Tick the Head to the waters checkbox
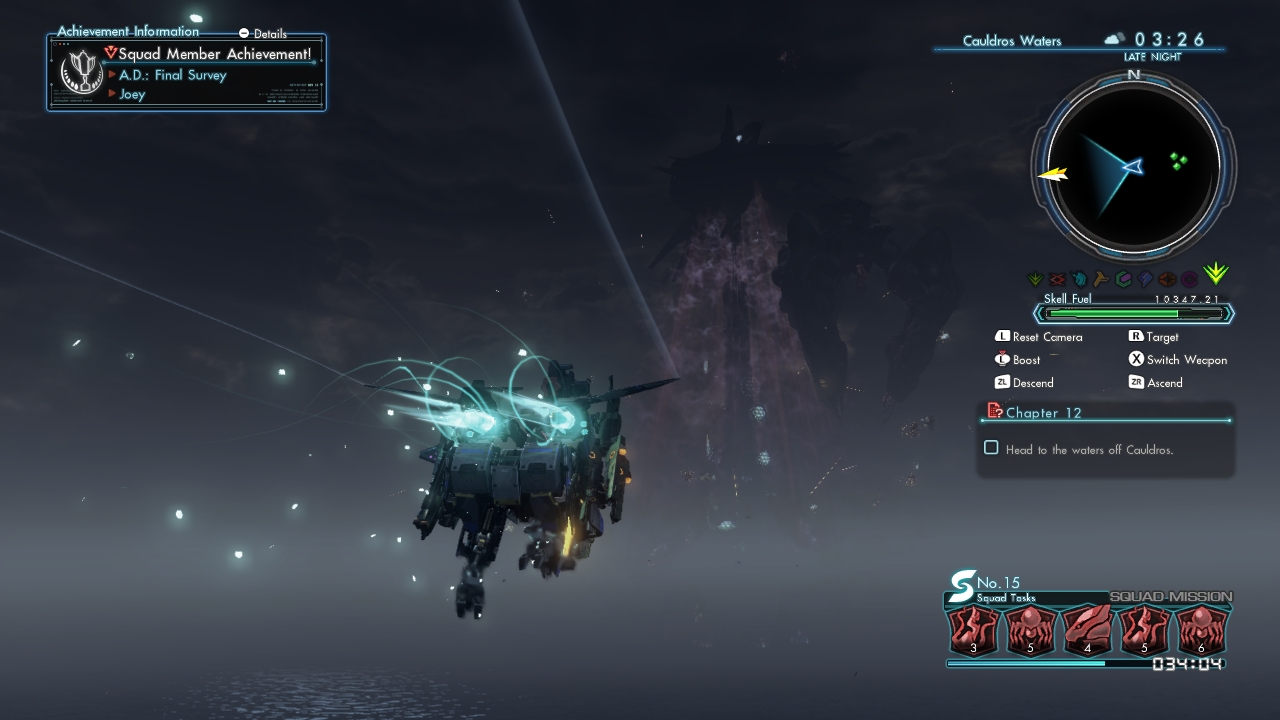Screen dimensions: 1280x720 991,448
